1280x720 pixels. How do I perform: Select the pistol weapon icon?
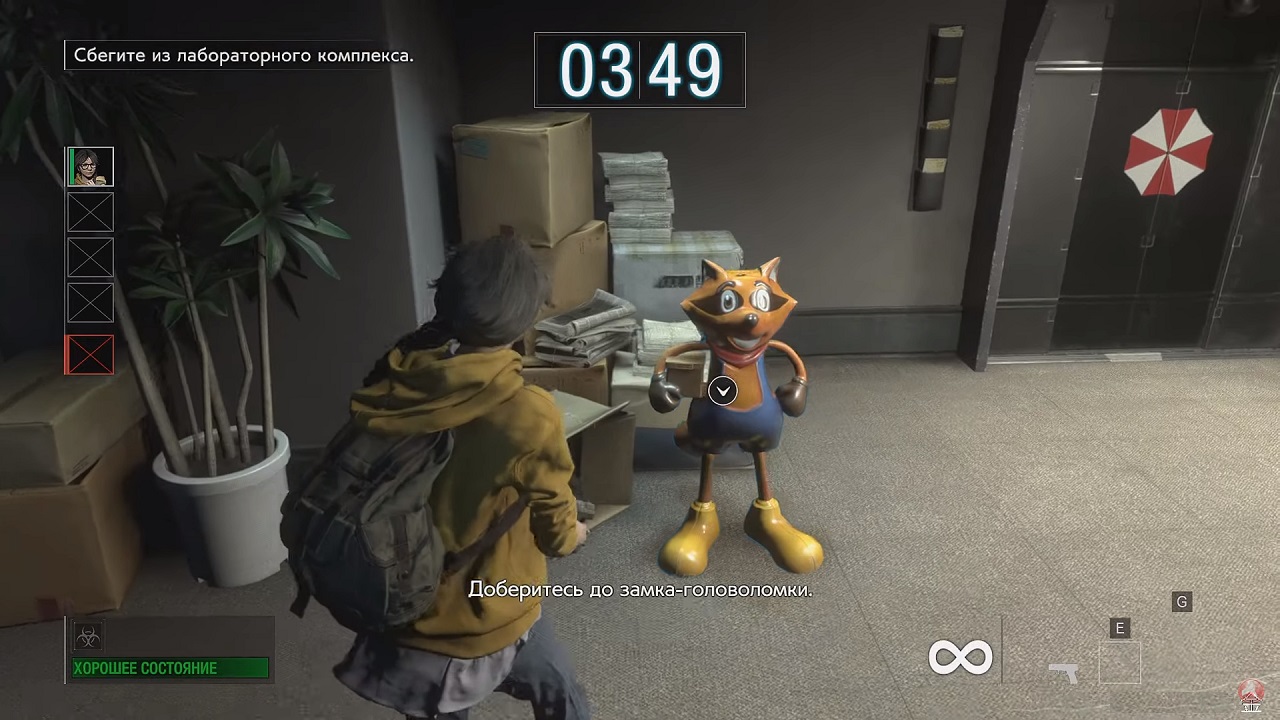click(1064, 672)
